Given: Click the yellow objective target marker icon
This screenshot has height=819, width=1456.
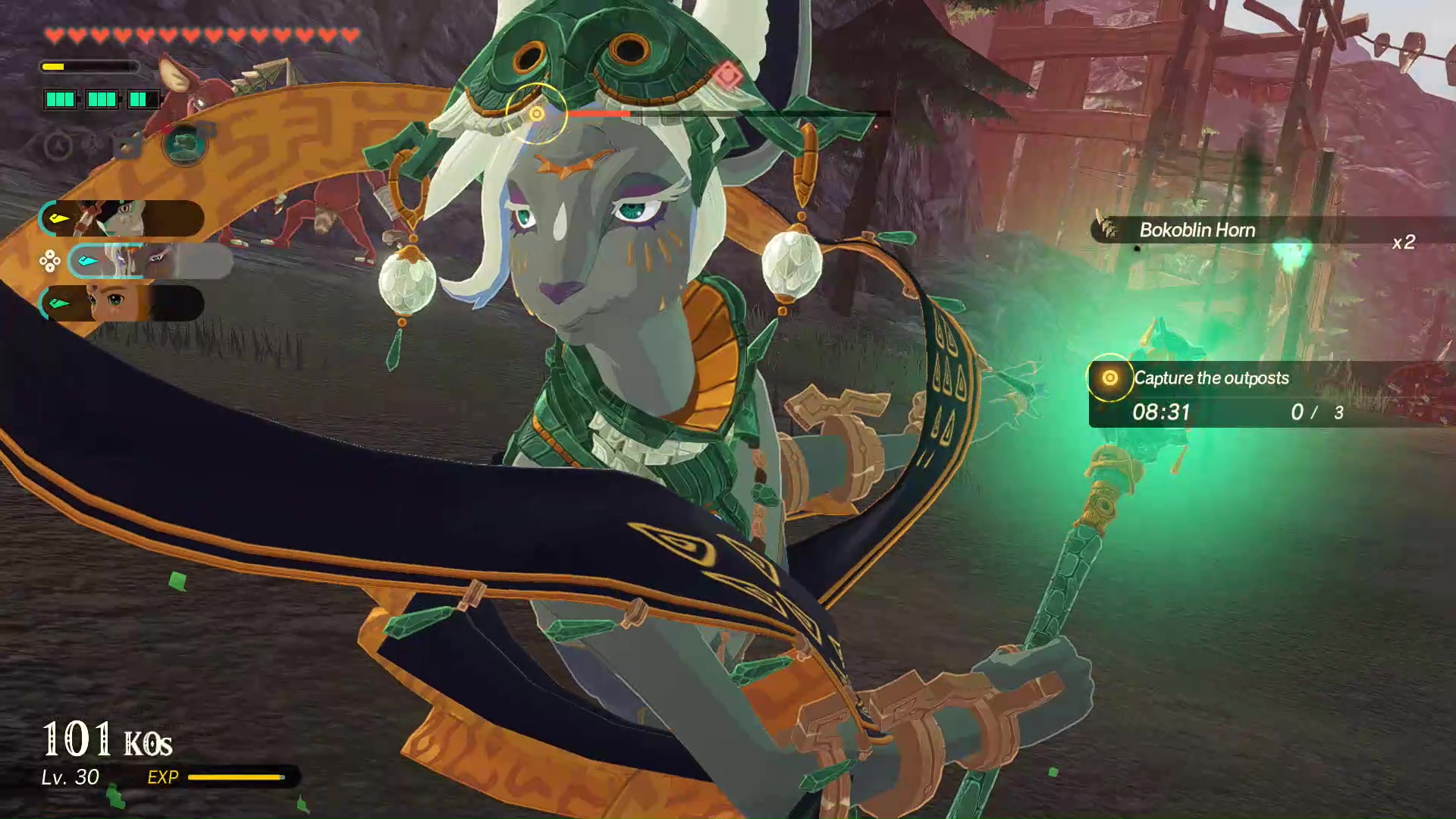Looking at the screenshot, I should point(1112,378).
